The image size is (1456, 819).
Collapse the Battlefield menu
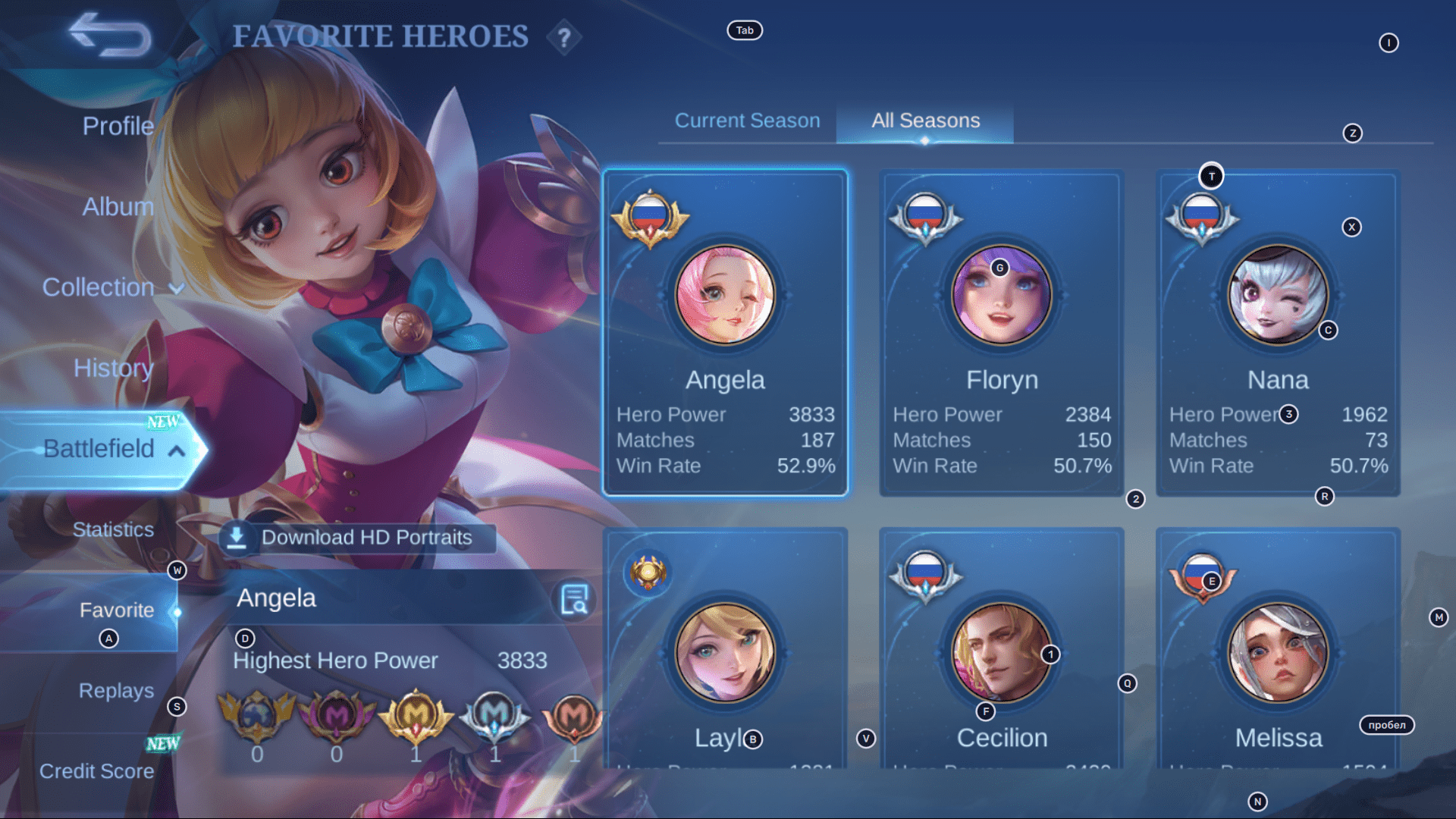[x=114, y=449]
